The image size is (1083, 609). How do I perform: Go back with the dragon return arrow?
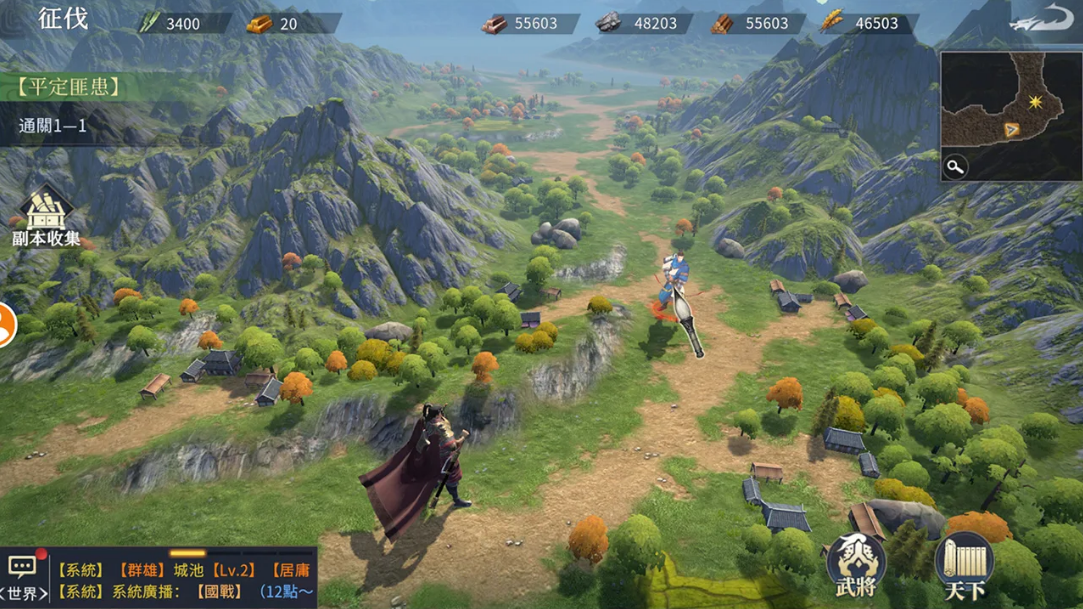pos(1041,20)
